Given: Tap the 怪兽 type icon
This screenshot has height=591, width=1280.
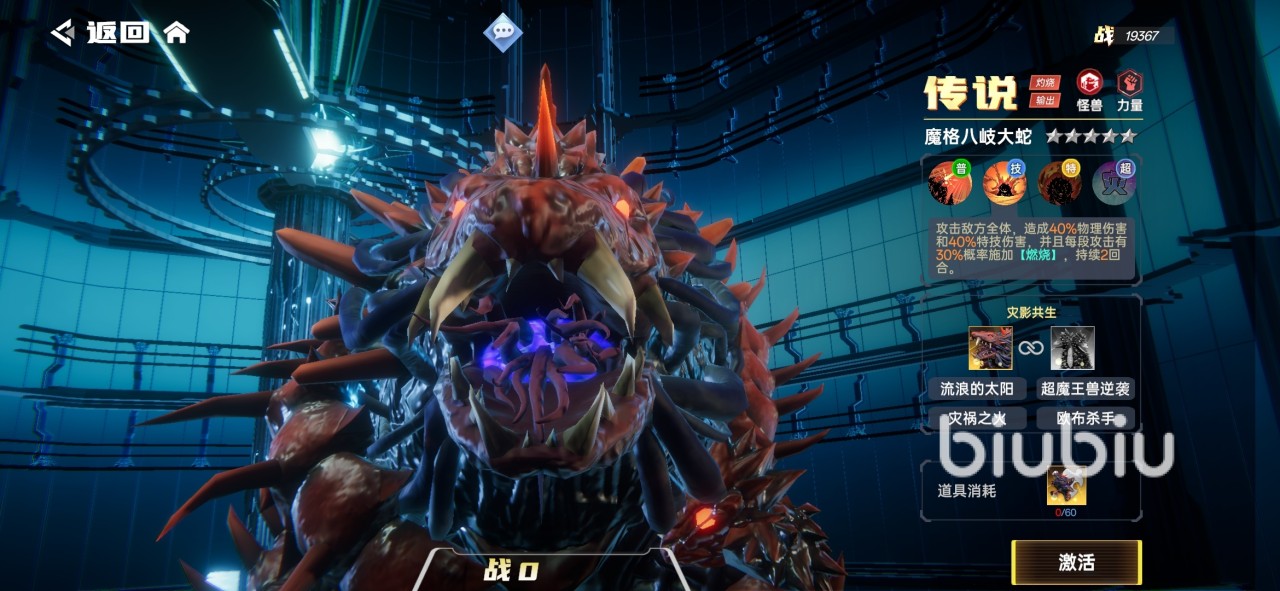Looking at the screenshot, I should click(1089, 83).
